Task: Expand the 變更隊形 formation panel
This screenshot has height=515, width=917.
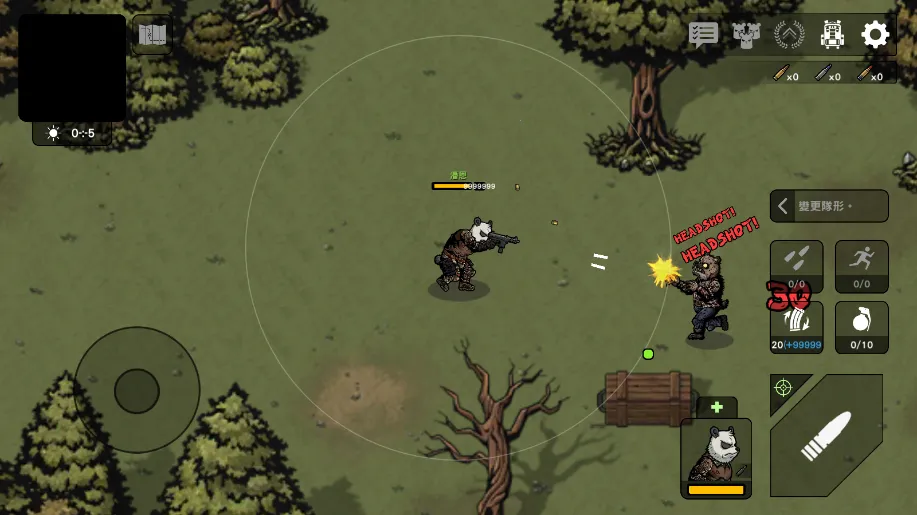Action: [x=828, y=206]
